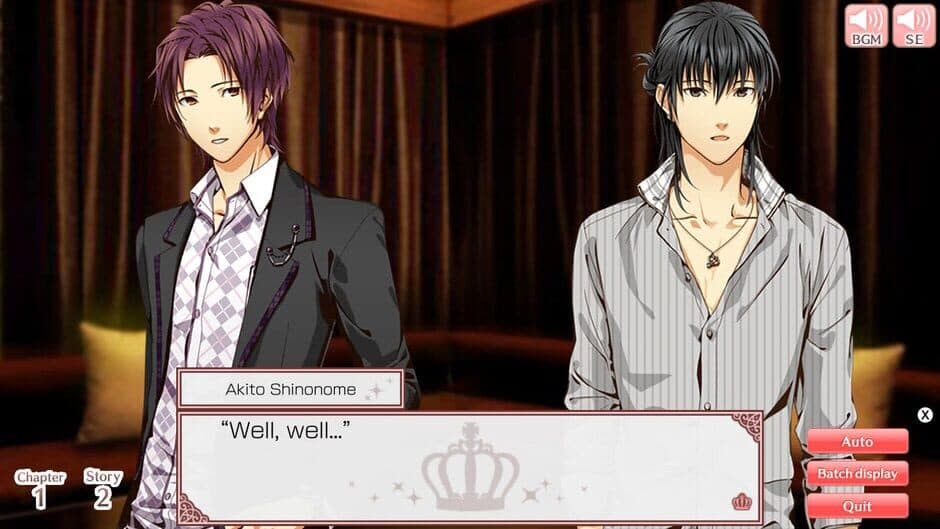Quit the current story
Screen dimensions: 940x529
click(x=857, y=505)
